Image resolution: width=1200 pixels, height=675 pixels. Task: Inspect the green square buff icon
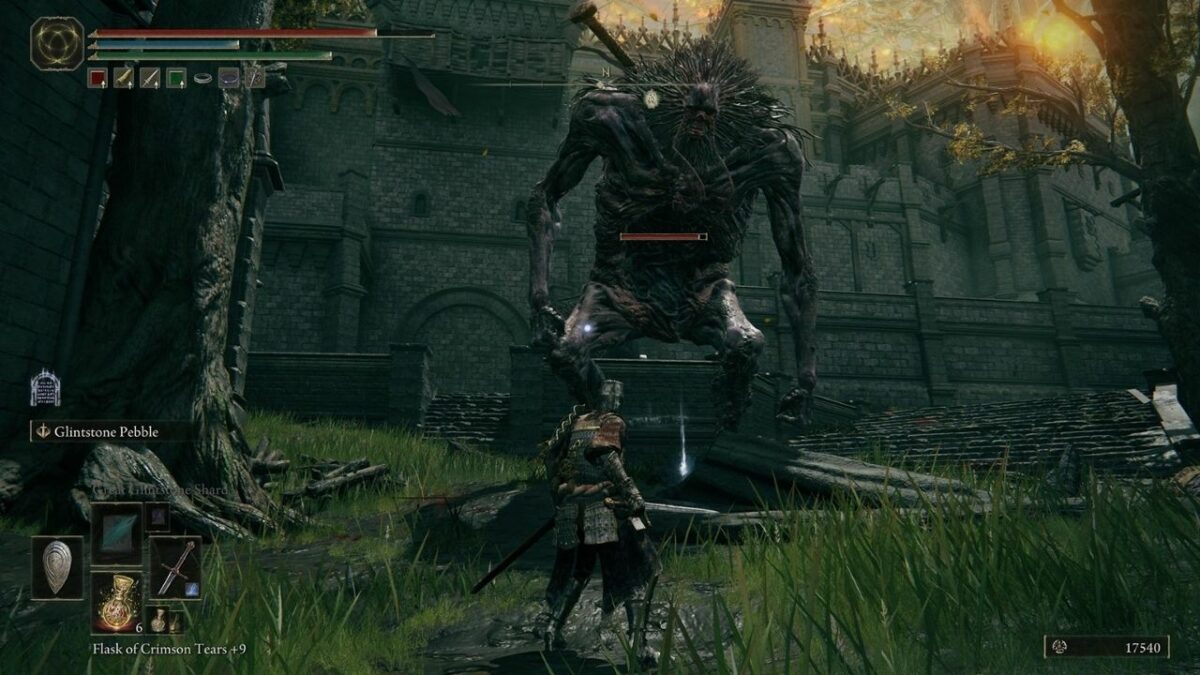click(176, 78)
